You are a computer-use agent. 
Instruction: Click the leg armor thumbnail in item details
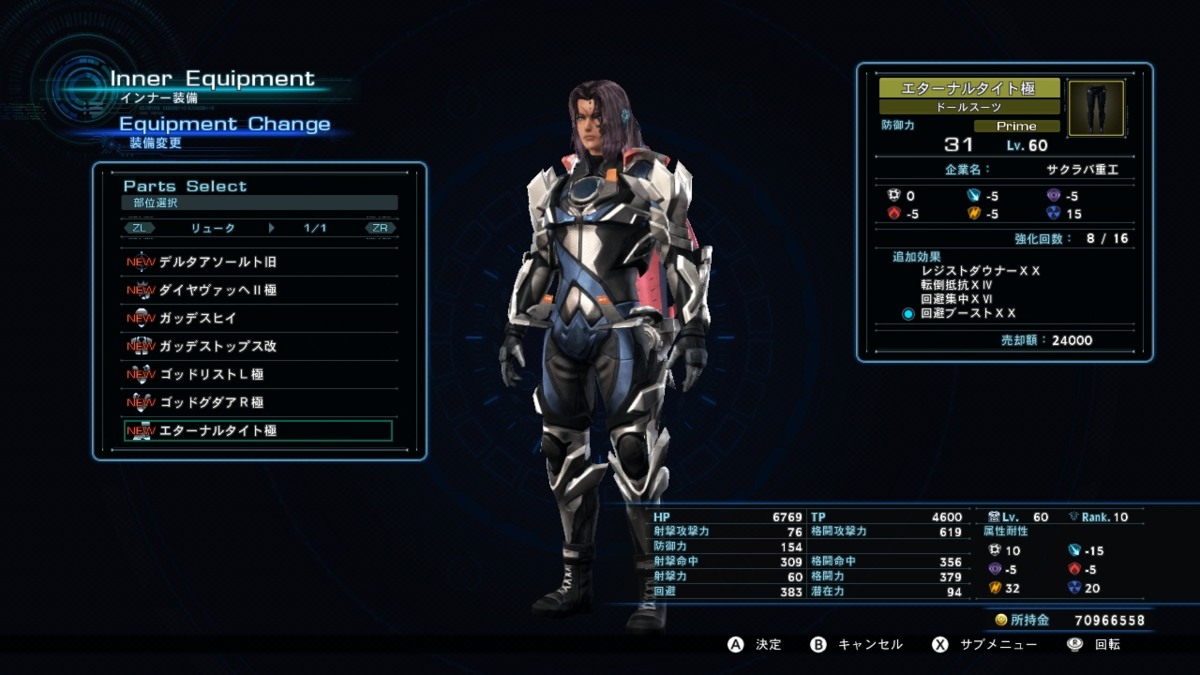click(1096, 108)
